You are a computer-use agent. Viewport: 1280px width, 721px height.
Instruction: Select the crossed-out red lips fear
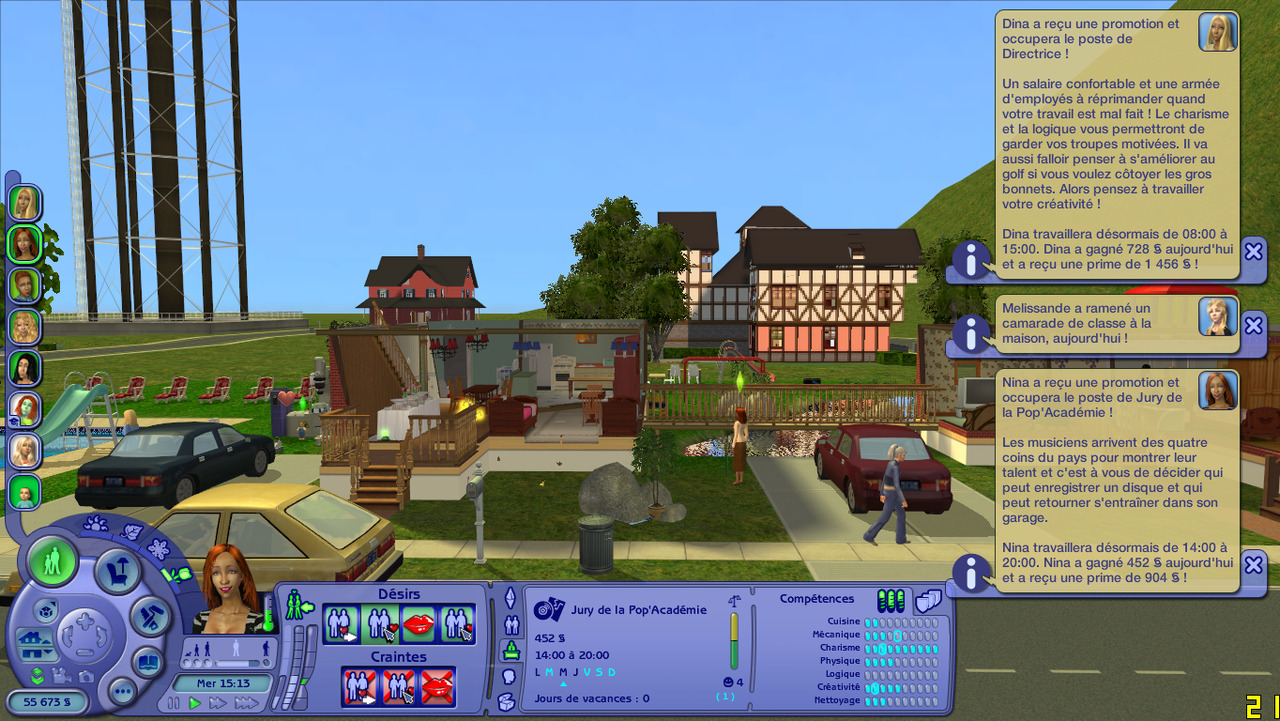437,687
